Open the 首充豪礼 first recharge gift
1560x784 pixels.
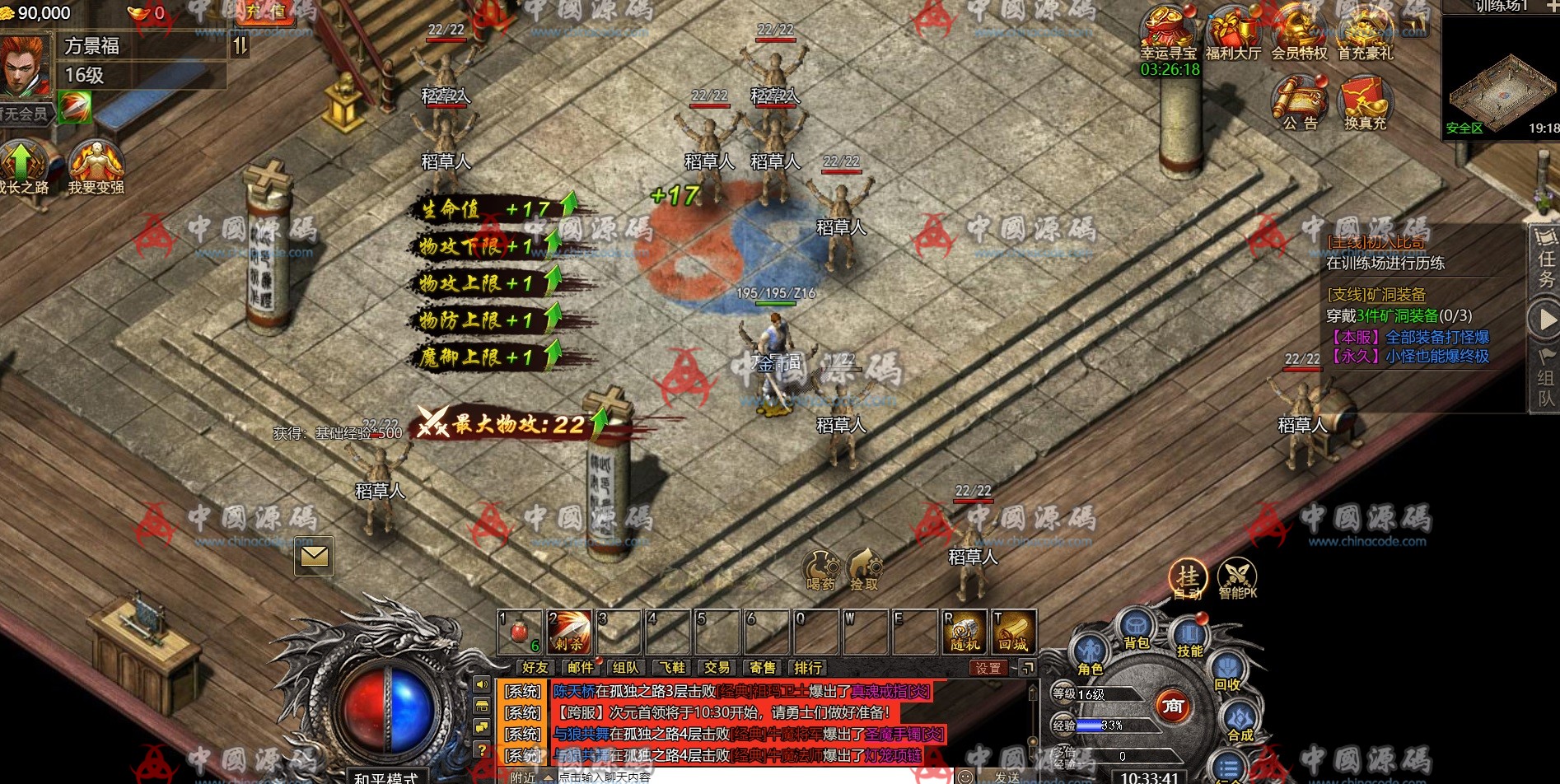[x=1365, y=31]
